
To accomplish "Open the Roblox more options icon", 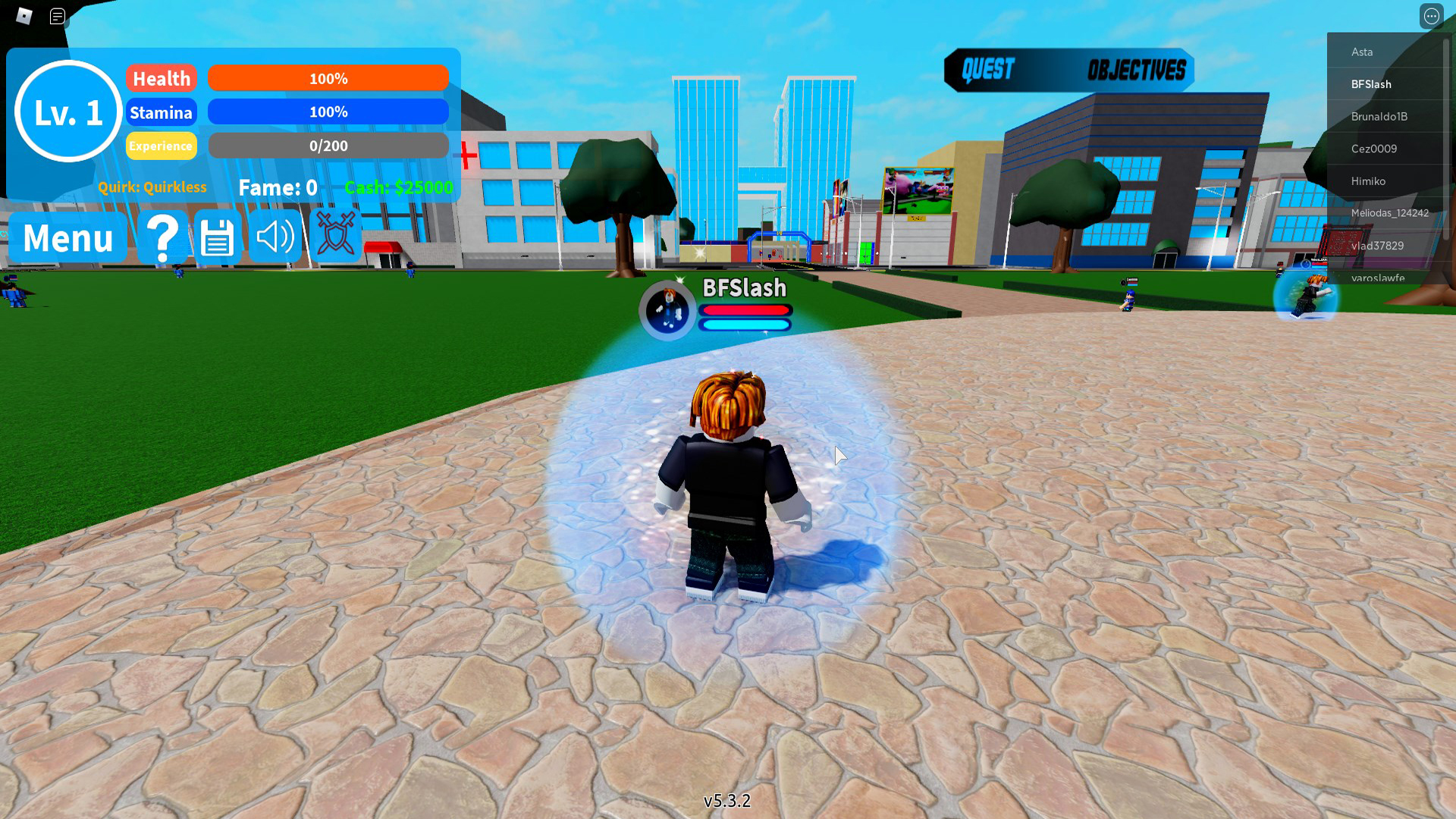I will click(x=1431, y=15).
